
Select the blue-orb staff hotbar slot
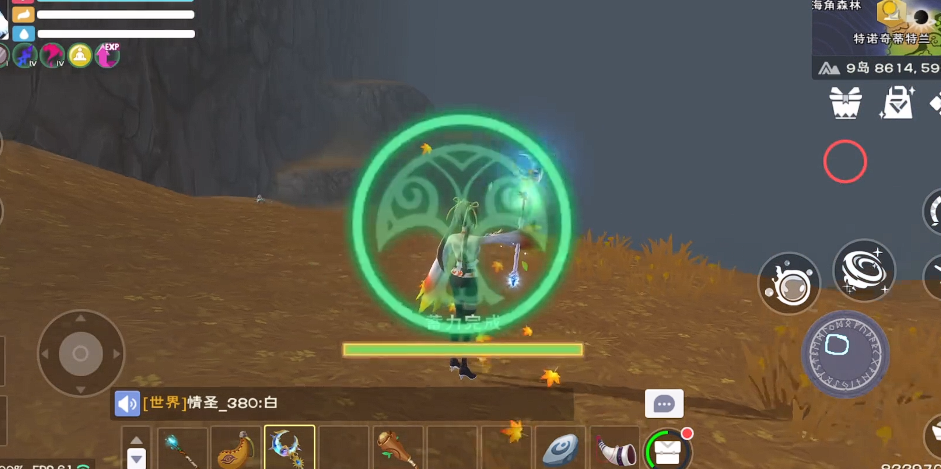(x=181, y=448)
